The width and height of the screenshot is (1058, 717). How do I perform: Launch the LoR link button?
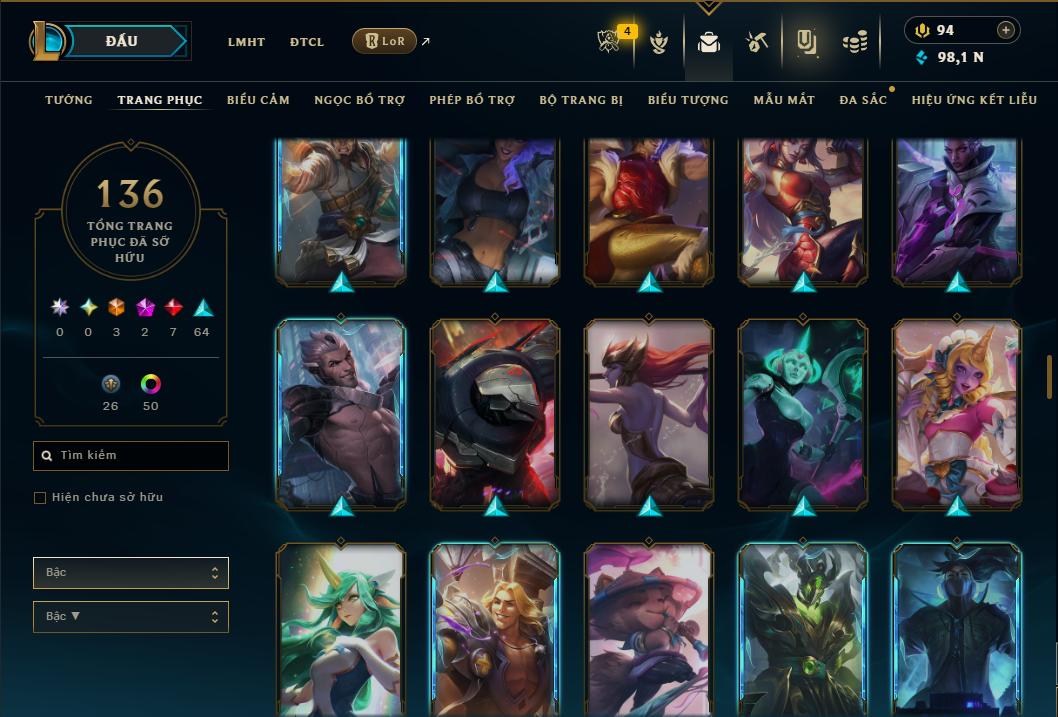(x=384, y=42)
